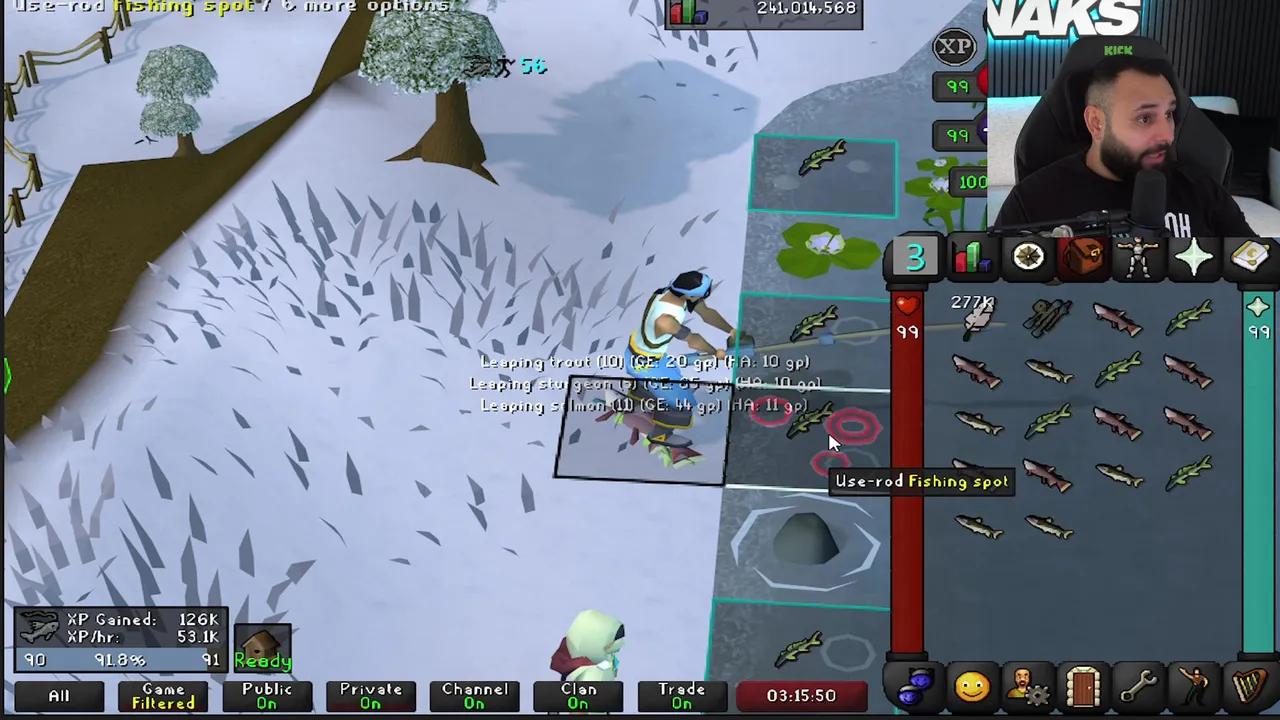
Task: Open the Skills tab
Action: (x=973, y=258)
